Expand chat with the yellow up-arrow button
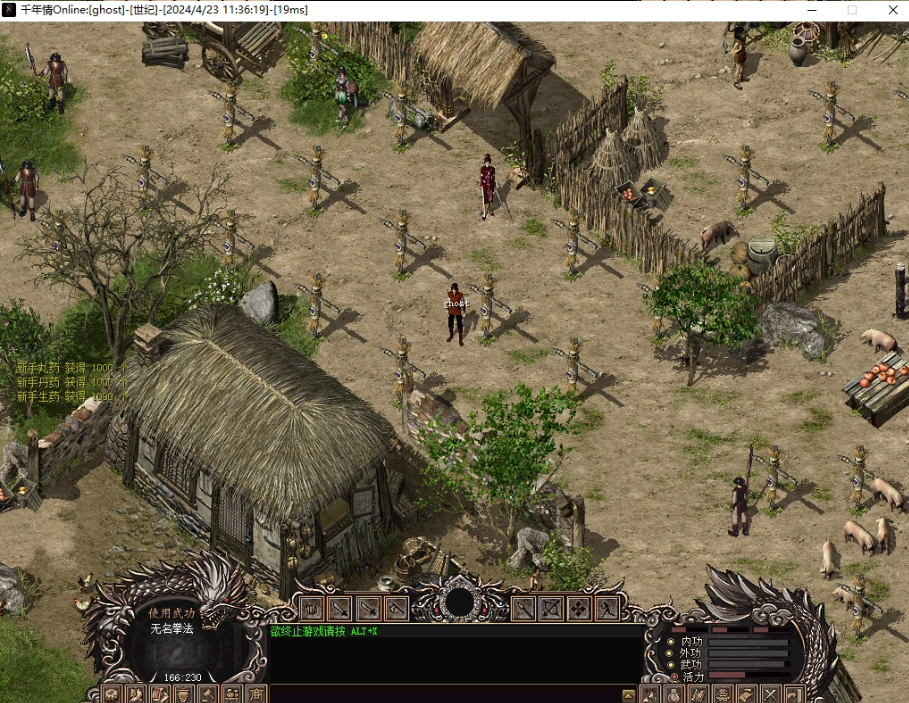909x703 pixels. pyautogui.click(x=629, y=694)
